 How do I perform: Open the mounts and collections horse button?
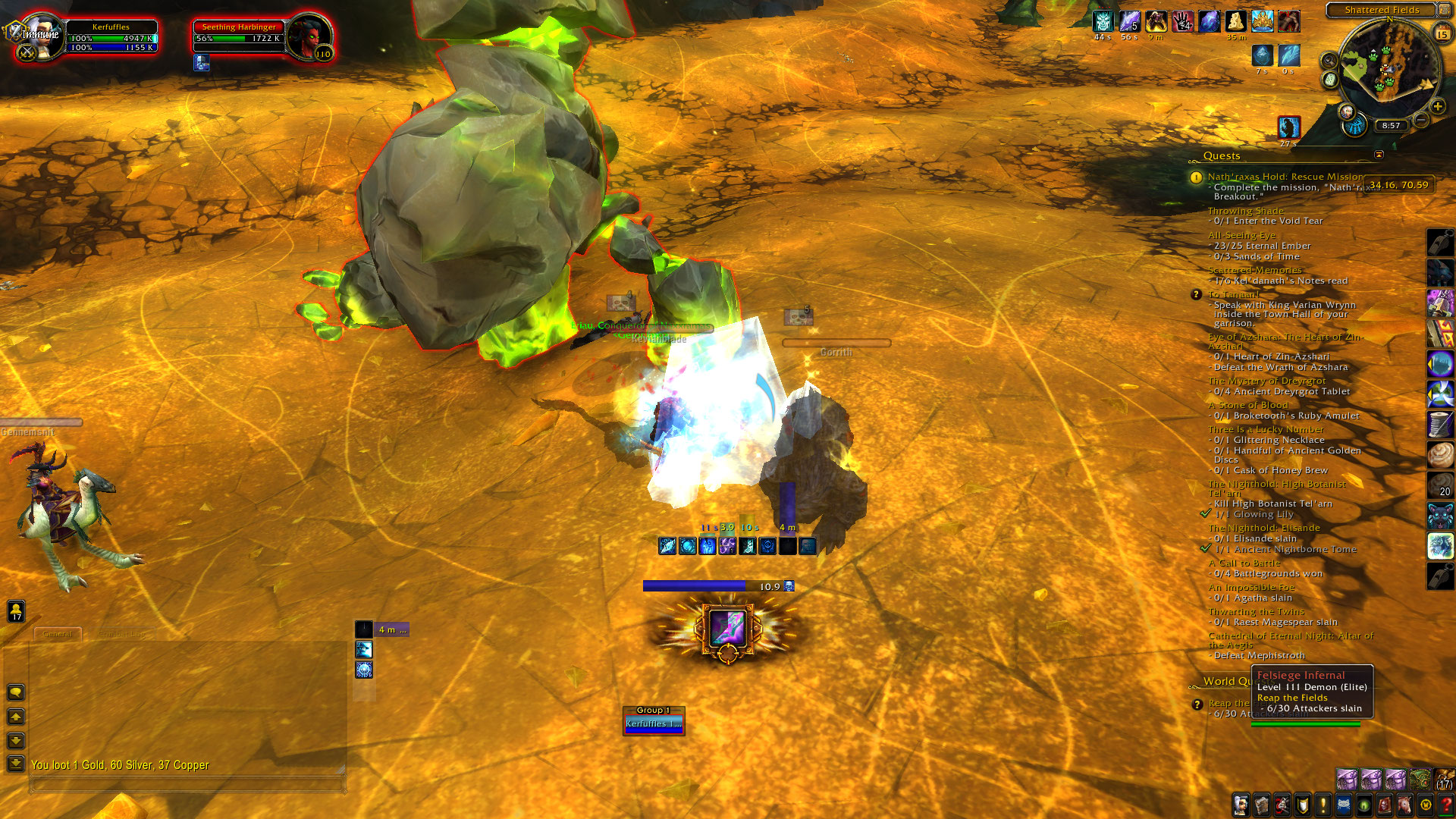click(1404, 805)
